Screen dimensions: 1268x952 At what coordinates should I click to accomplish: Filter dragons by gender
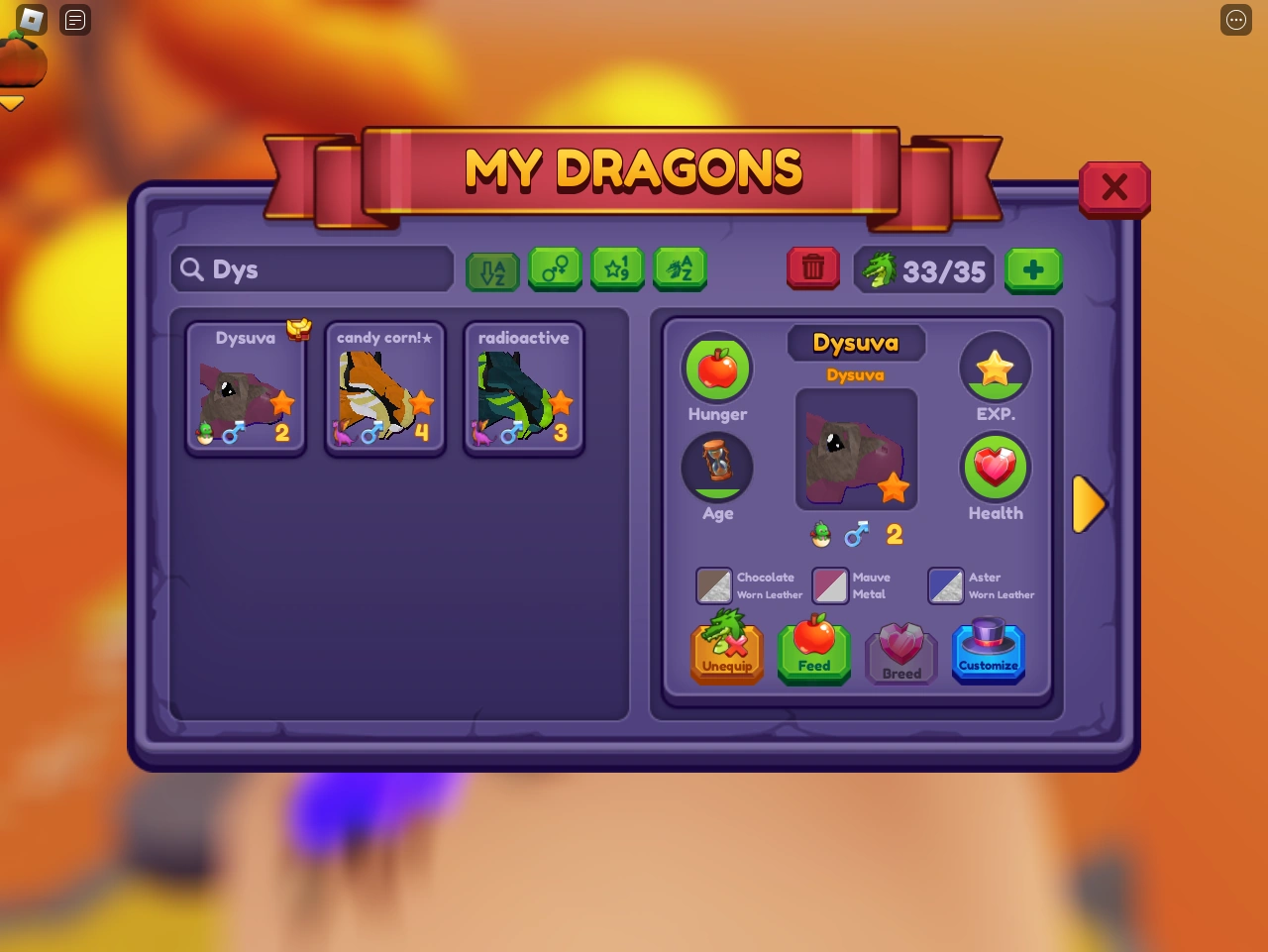coord(556,268)
